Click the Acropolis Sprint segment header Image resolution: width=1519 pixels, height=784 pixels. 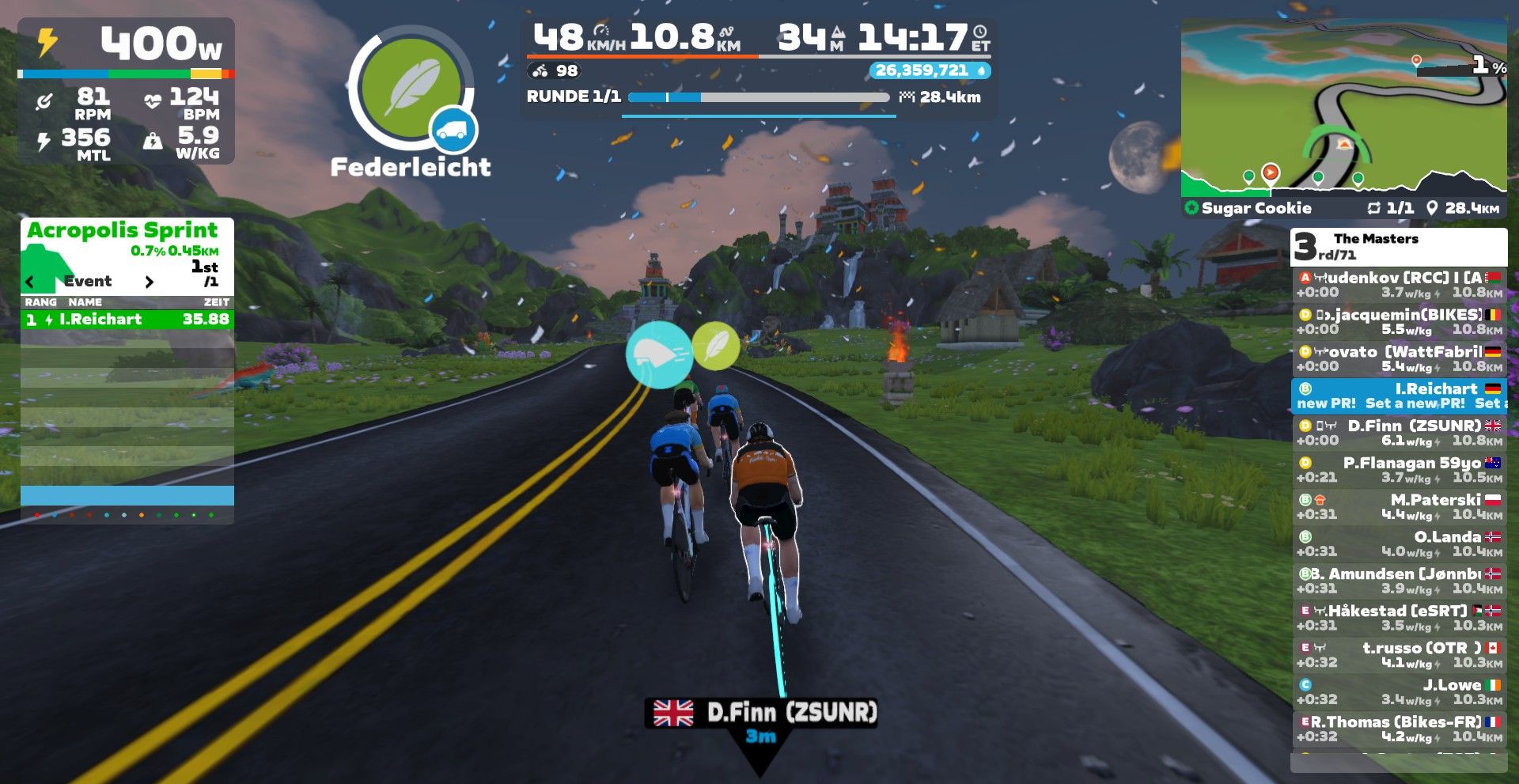(123, 230)
